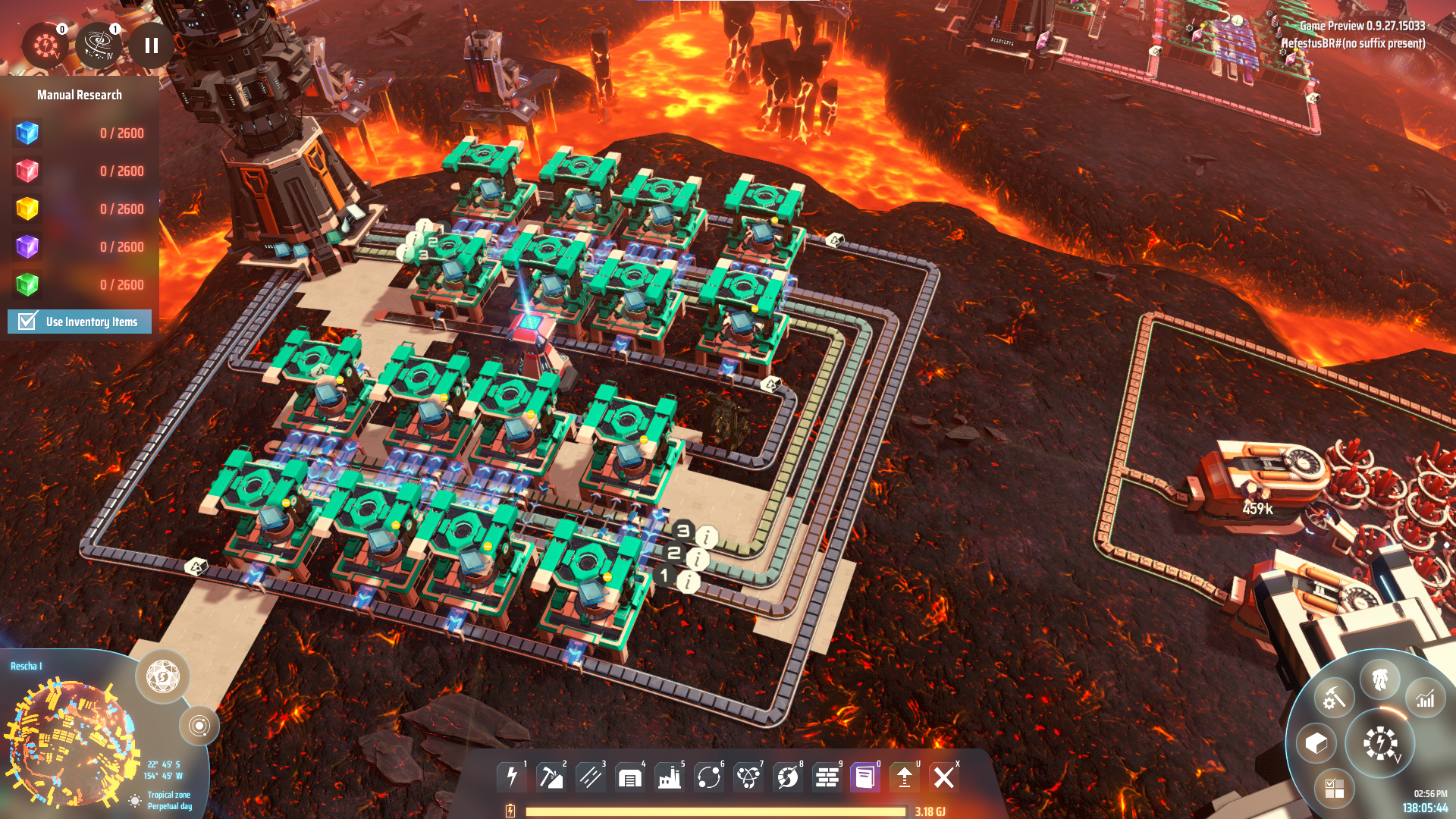Open the cube inventory button
The image size is (1456, 819).
1316,743
